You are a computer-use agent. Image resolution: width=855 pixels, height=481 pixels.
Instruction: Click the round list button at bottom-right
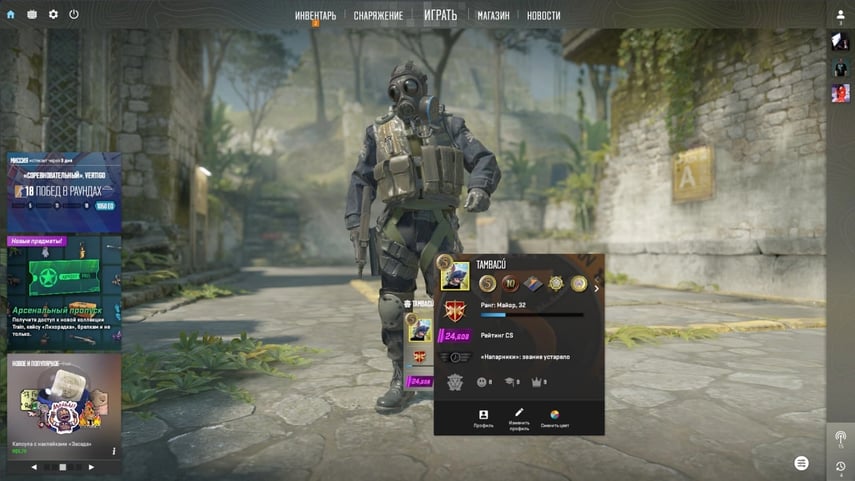coord(801,463)
